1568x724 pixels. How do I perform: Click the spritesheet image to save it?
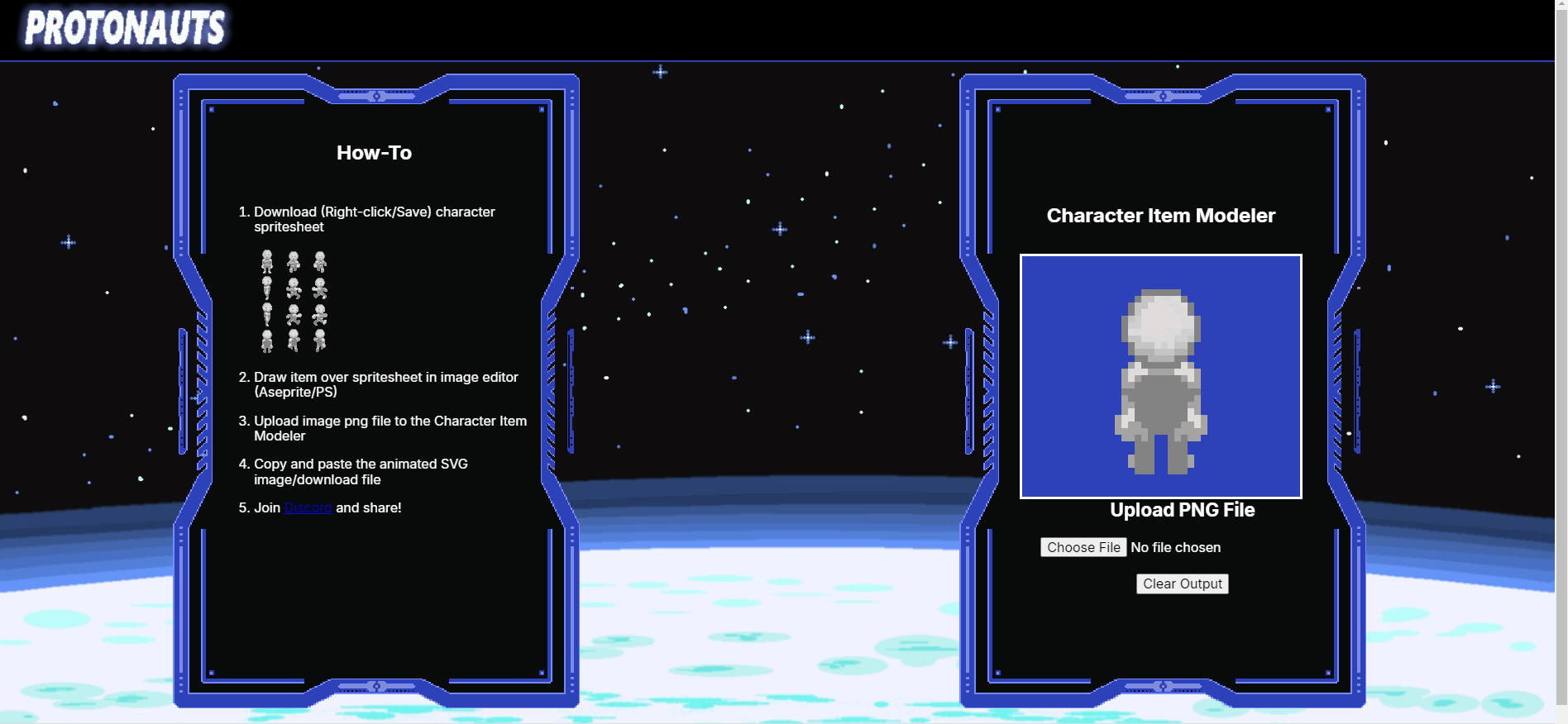pyautogui.click(x=293, y=302)
